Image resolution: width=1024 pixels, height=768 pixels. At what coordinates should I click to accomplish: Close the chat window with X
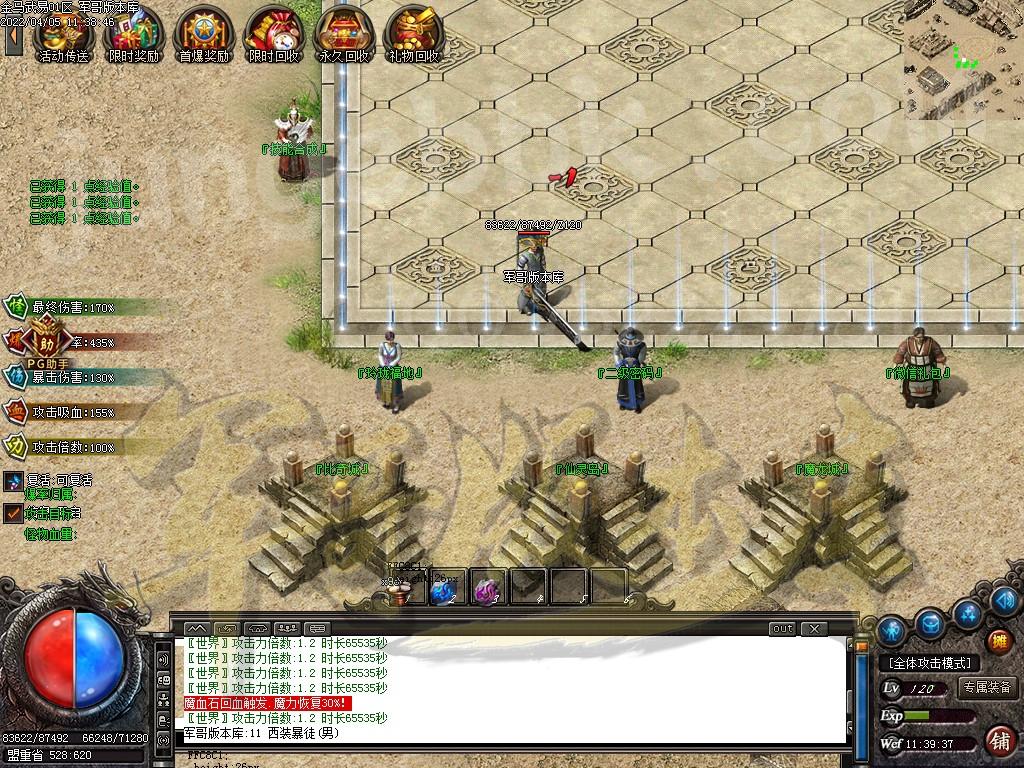coord(815,629)
